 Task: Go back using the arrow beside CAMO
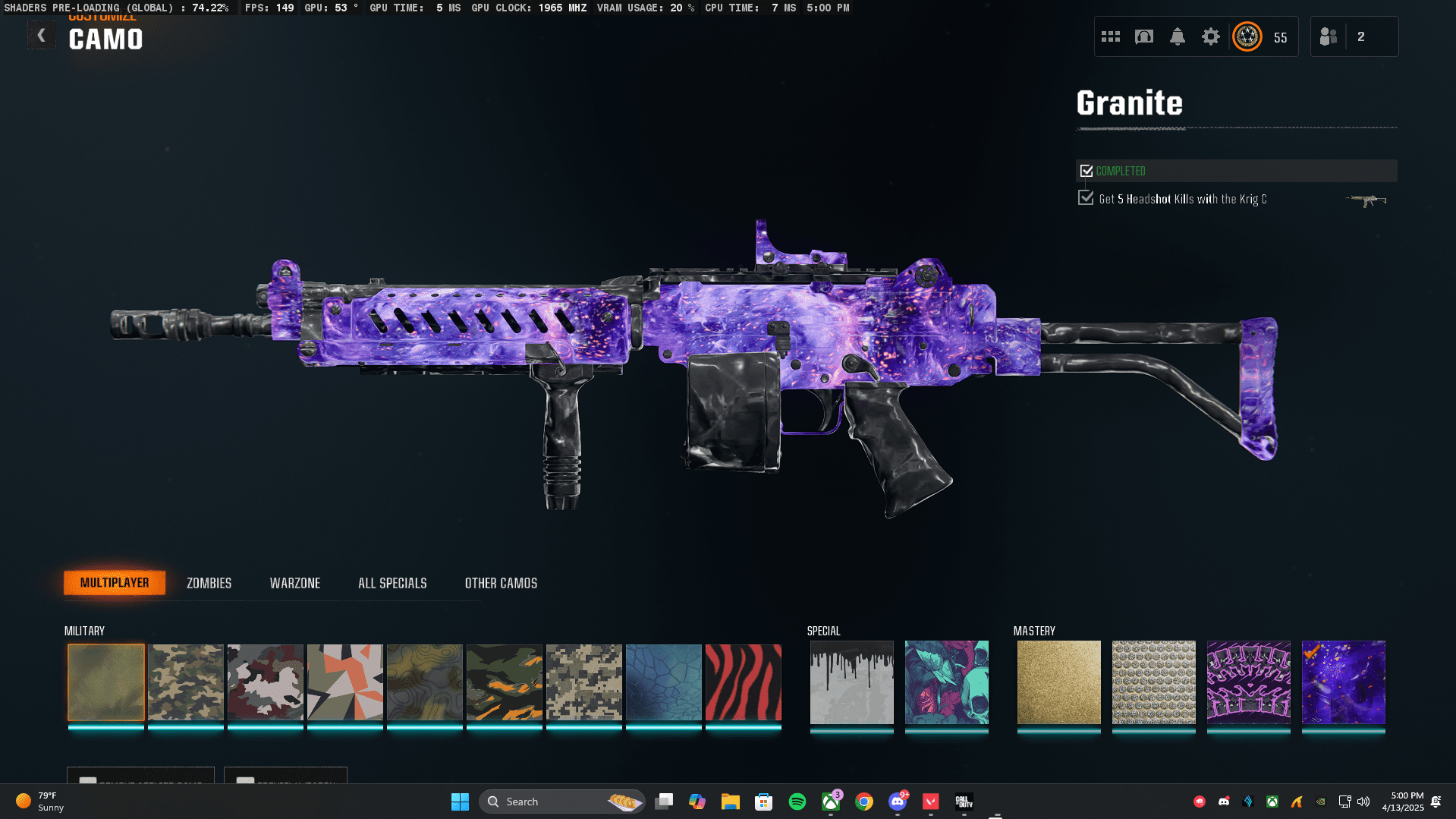tap(42, 36)
